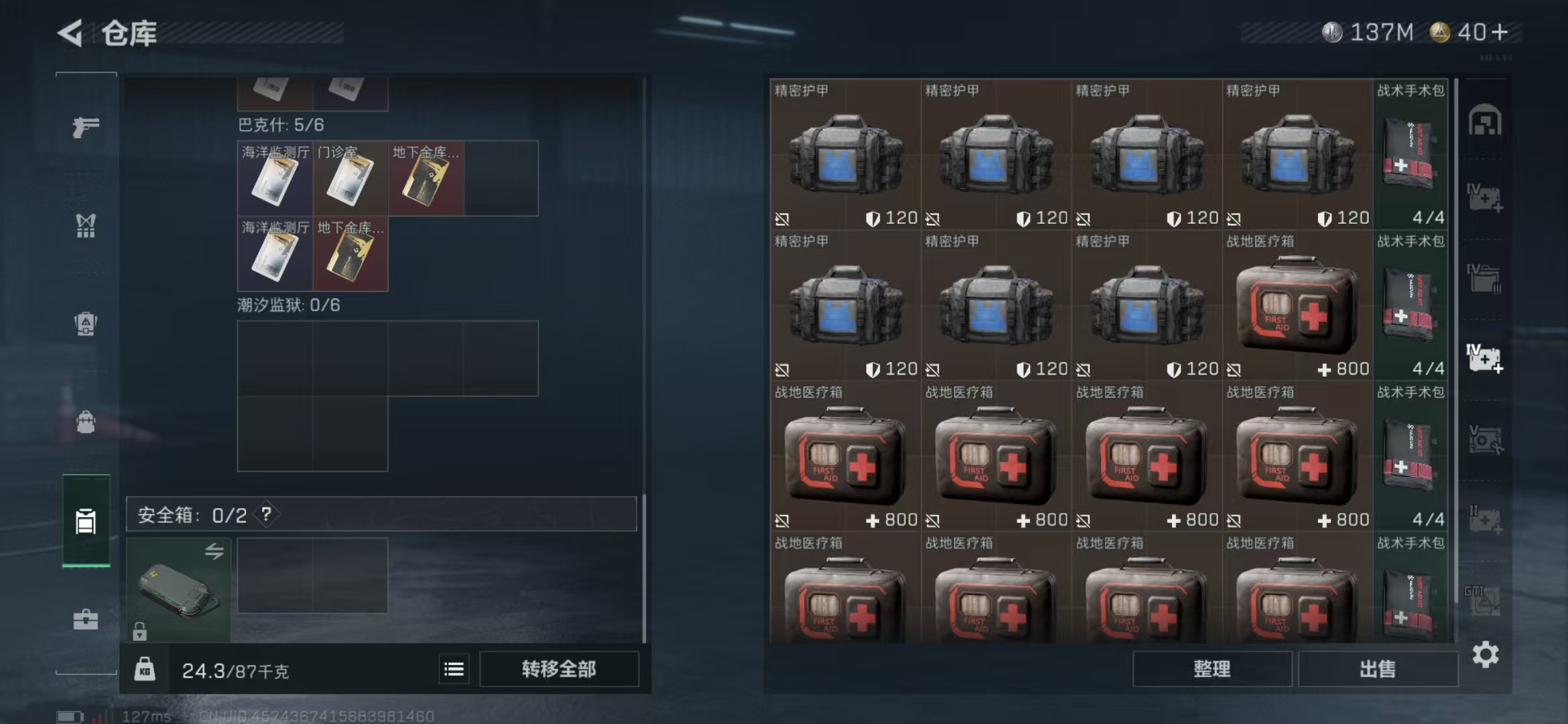Select the chest rig category tab

(86, 324)
